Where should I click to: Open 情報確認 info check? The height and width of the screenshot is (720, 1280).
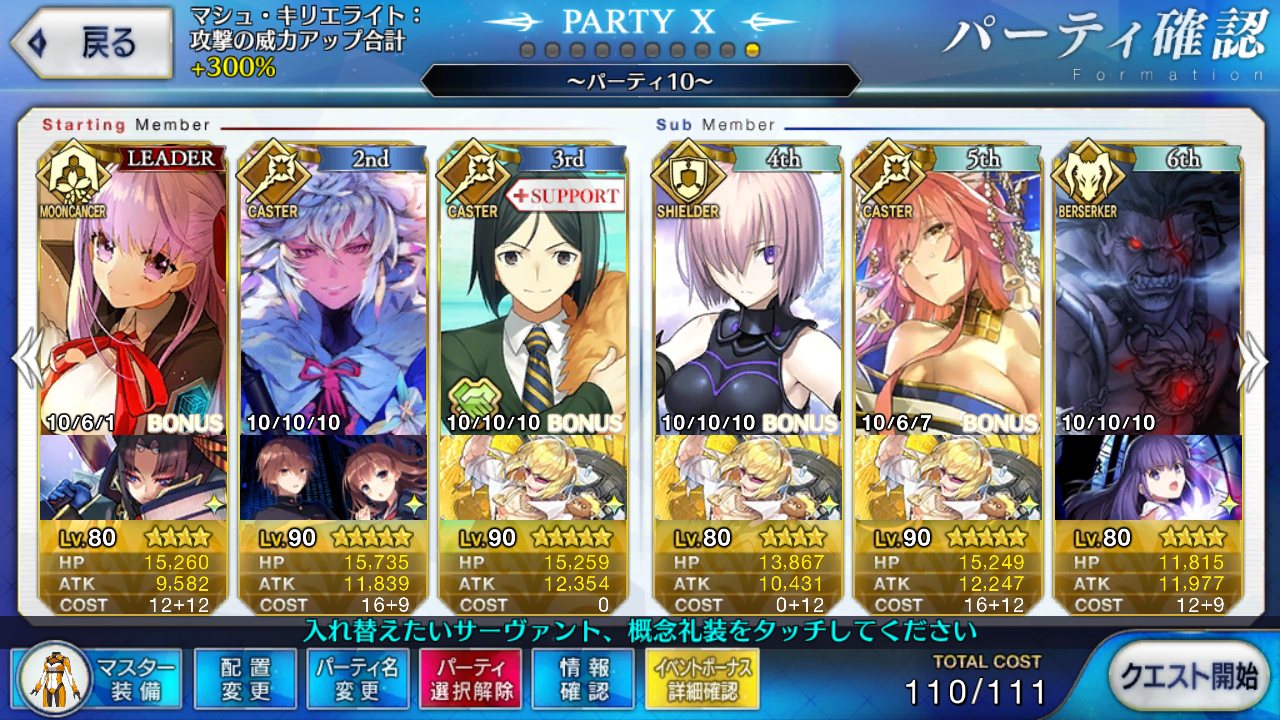(x=583, y=677)
